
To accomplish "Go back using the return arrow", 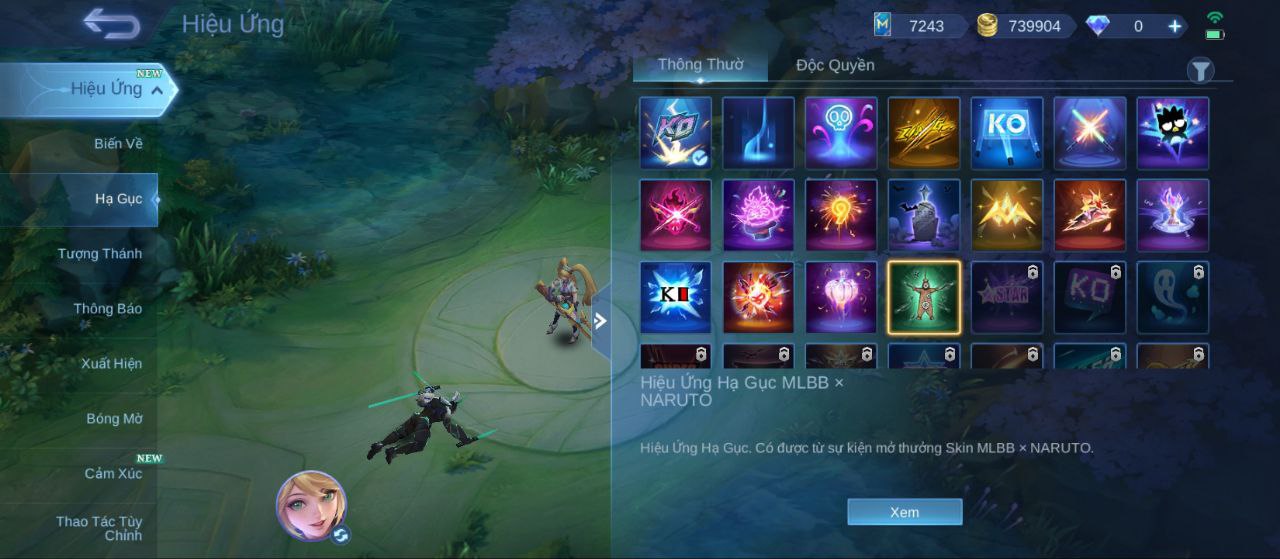I will [x=111, y=22].
